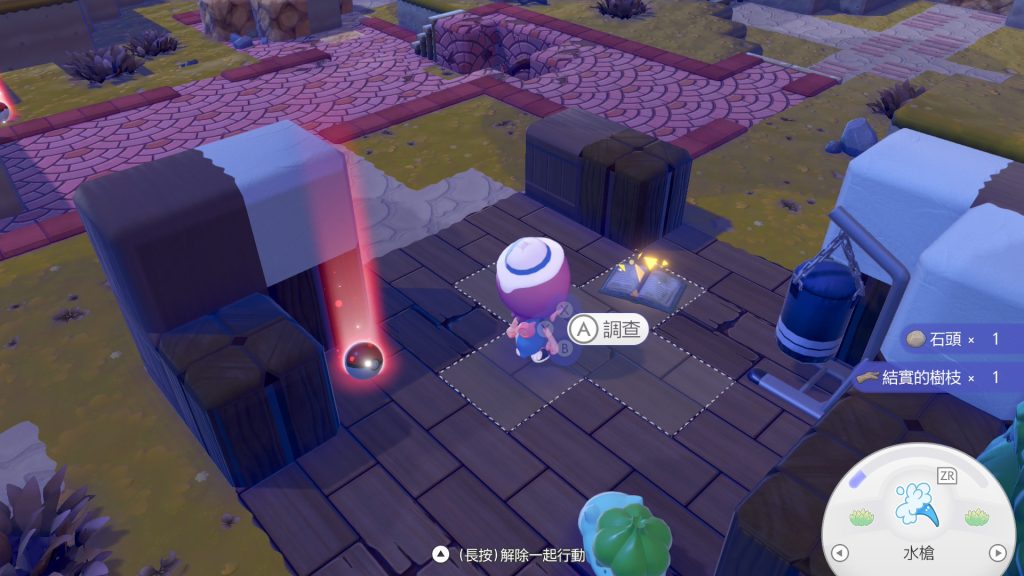Click the right arrow in the ability wheel
This screenshot has width=1024, height=576.
[x=996, y=553]
